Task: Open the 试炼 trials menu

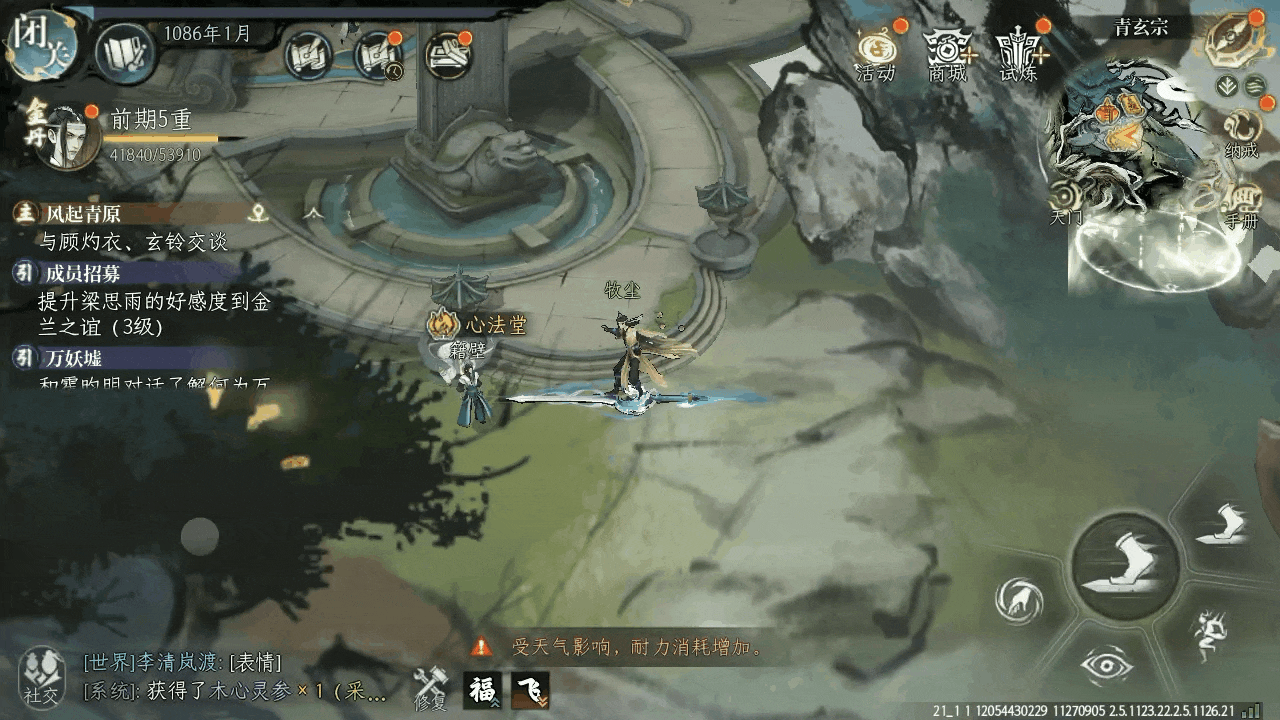Action: [x=1019, y=54]
